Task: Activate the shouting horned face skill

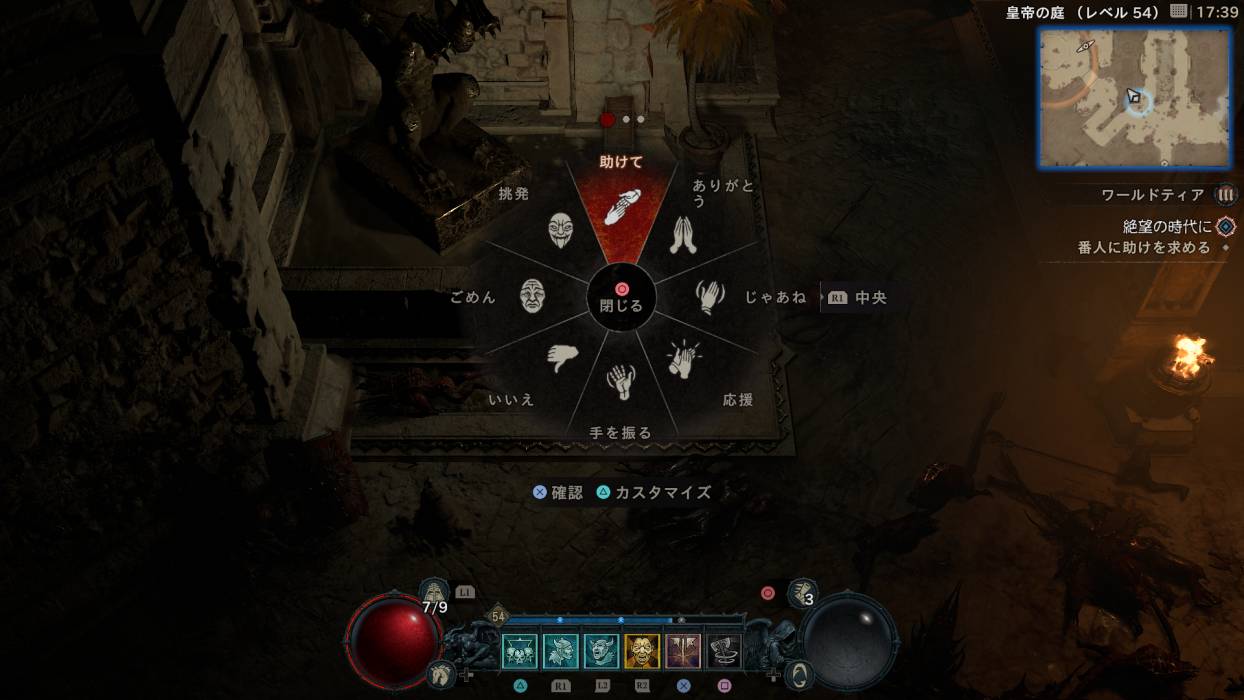Action: (602, 652)
